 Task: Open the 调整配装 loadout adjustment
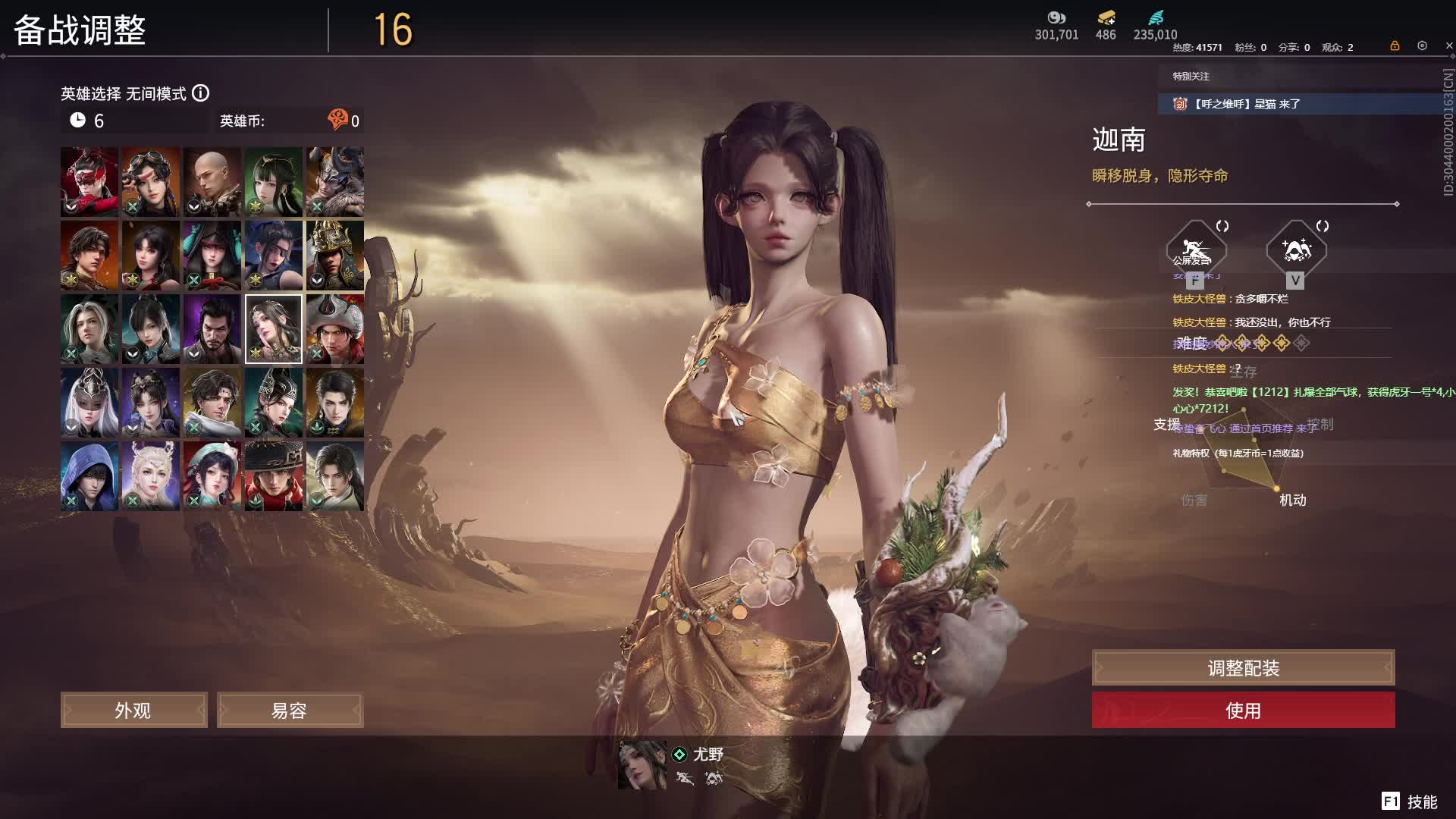[x=1243, y=667]
